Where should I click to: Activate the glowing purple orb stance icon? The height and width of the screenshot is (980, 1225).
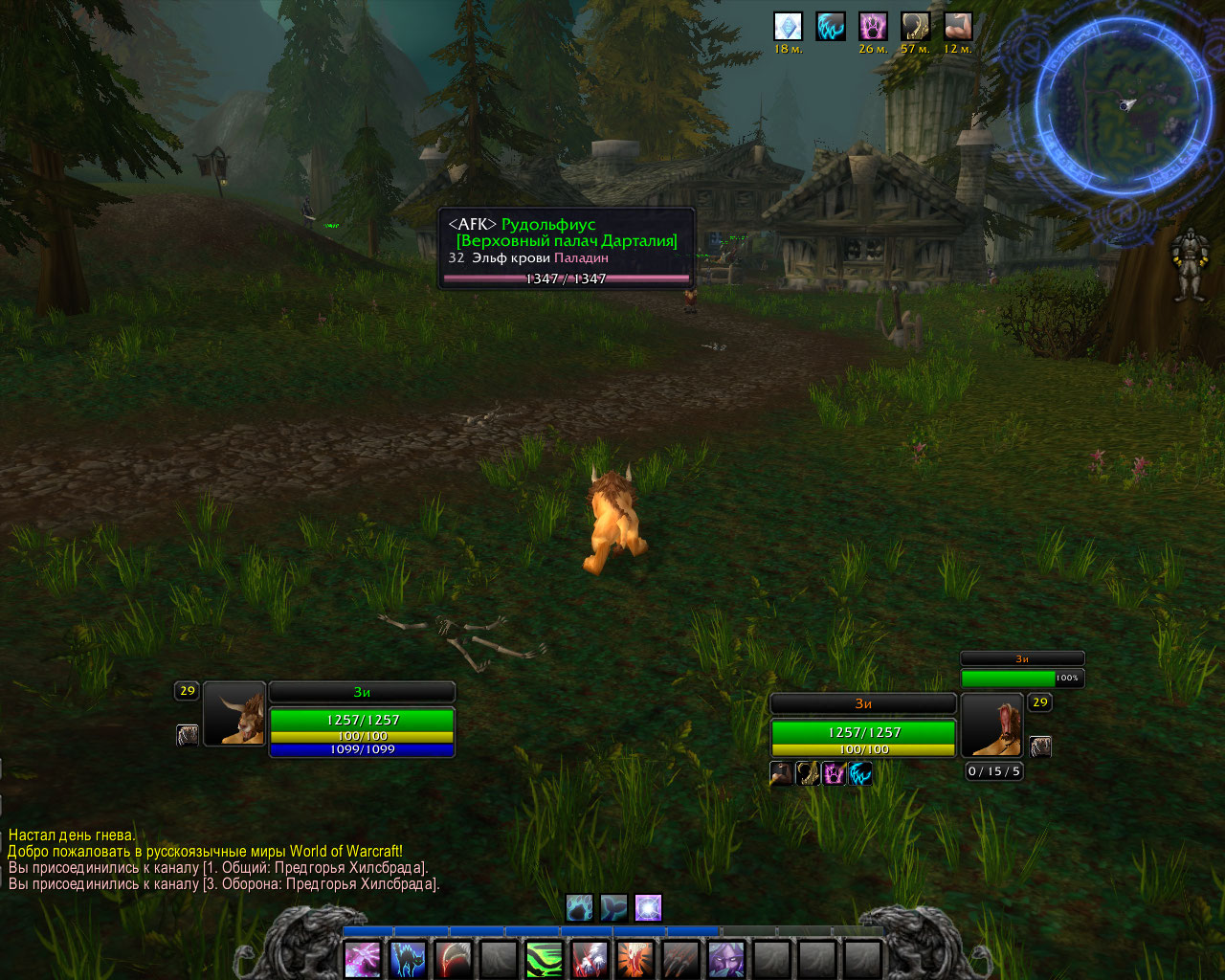(648, 907)
